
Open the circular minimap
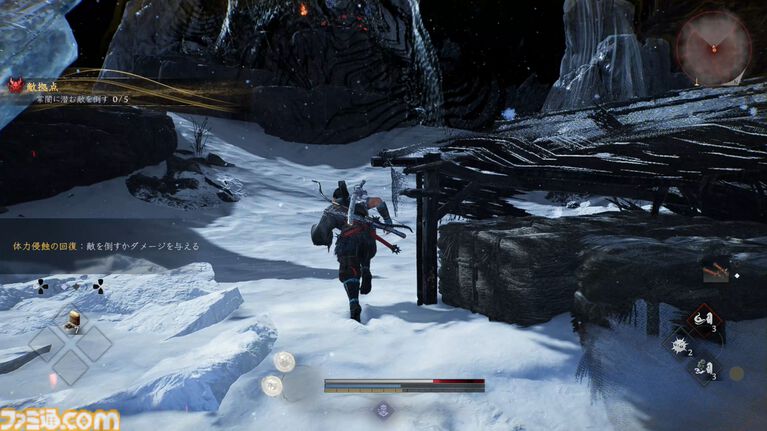(x=713, y=47)
